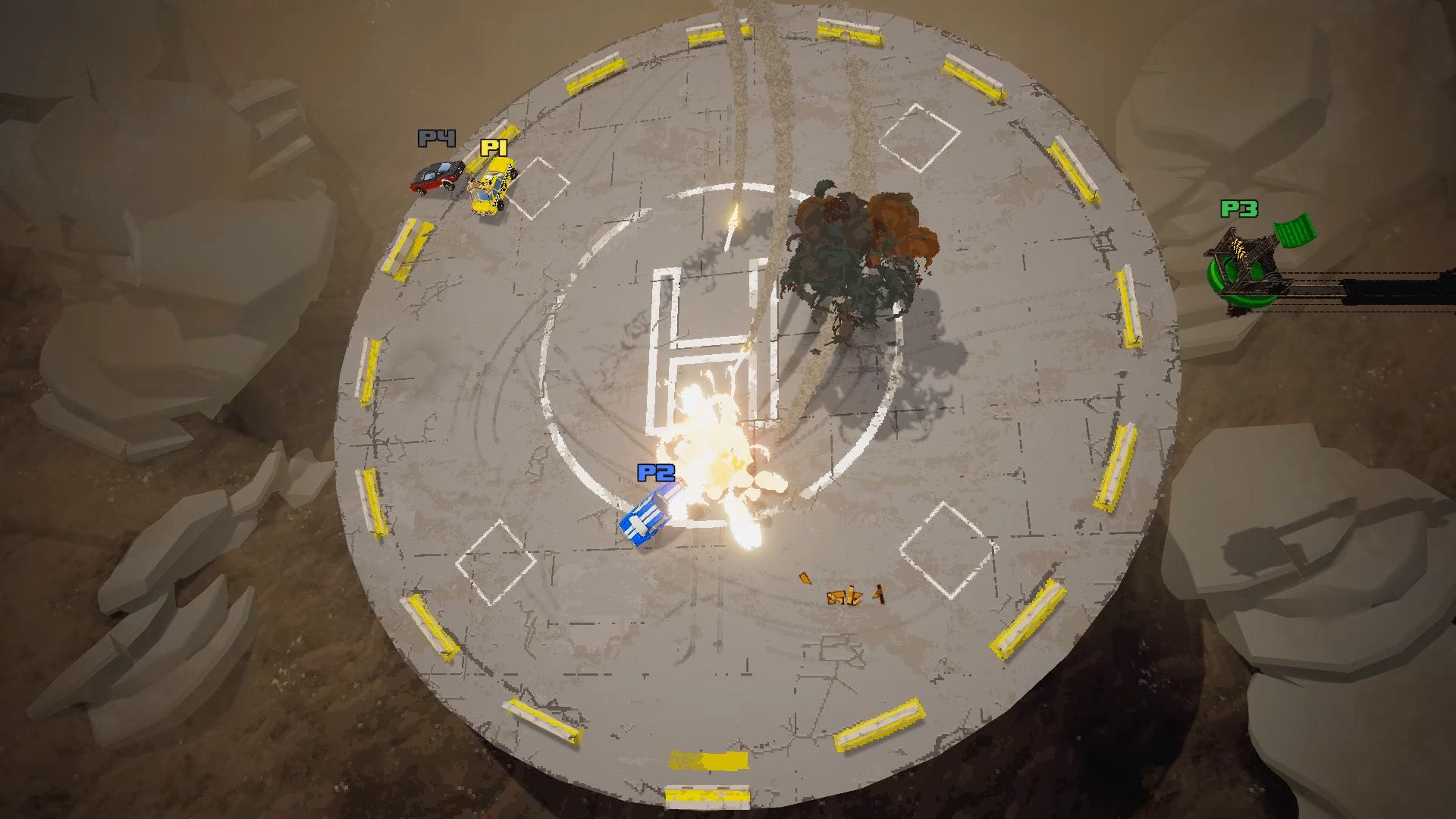
Task: Click the P1 player name label
Action: [494, 149]
